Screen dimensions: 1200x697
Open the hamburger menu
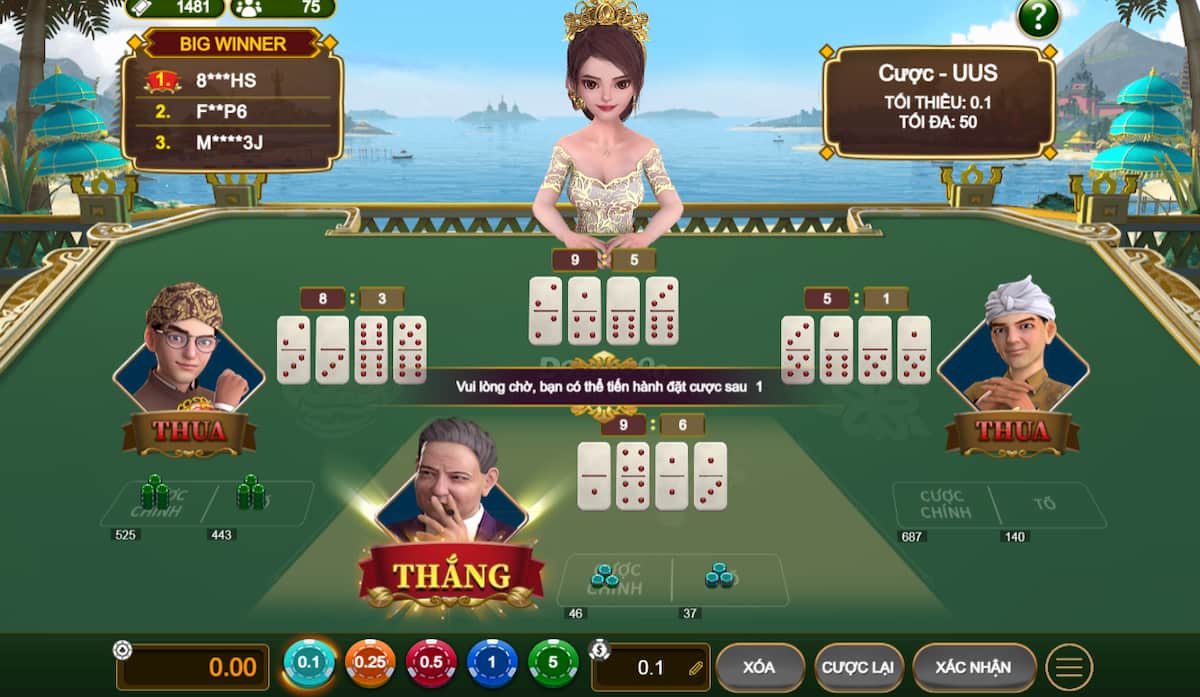point(1069,667)
